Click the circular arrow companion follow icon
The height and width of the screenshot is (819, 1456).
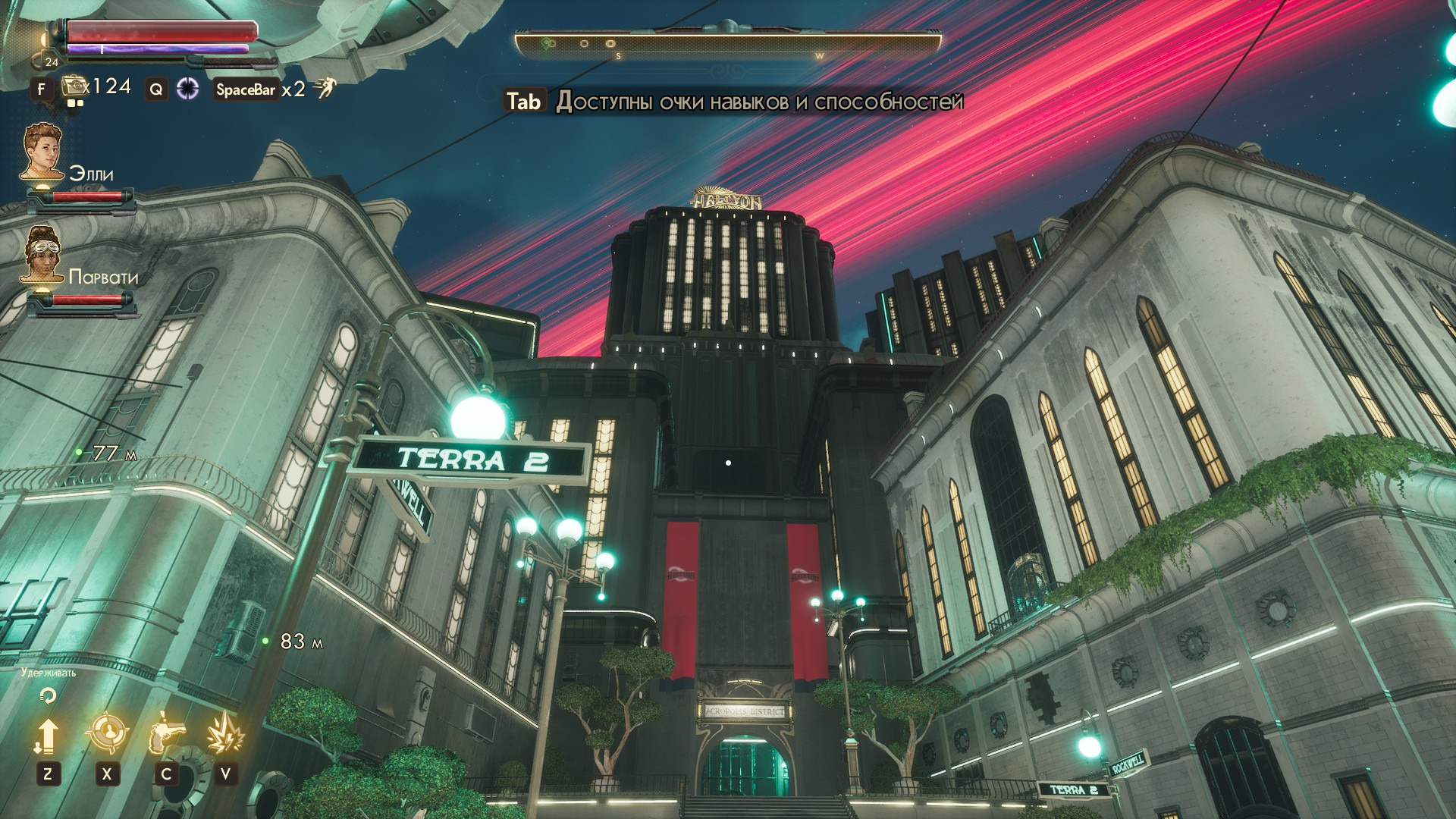(48, 695)
